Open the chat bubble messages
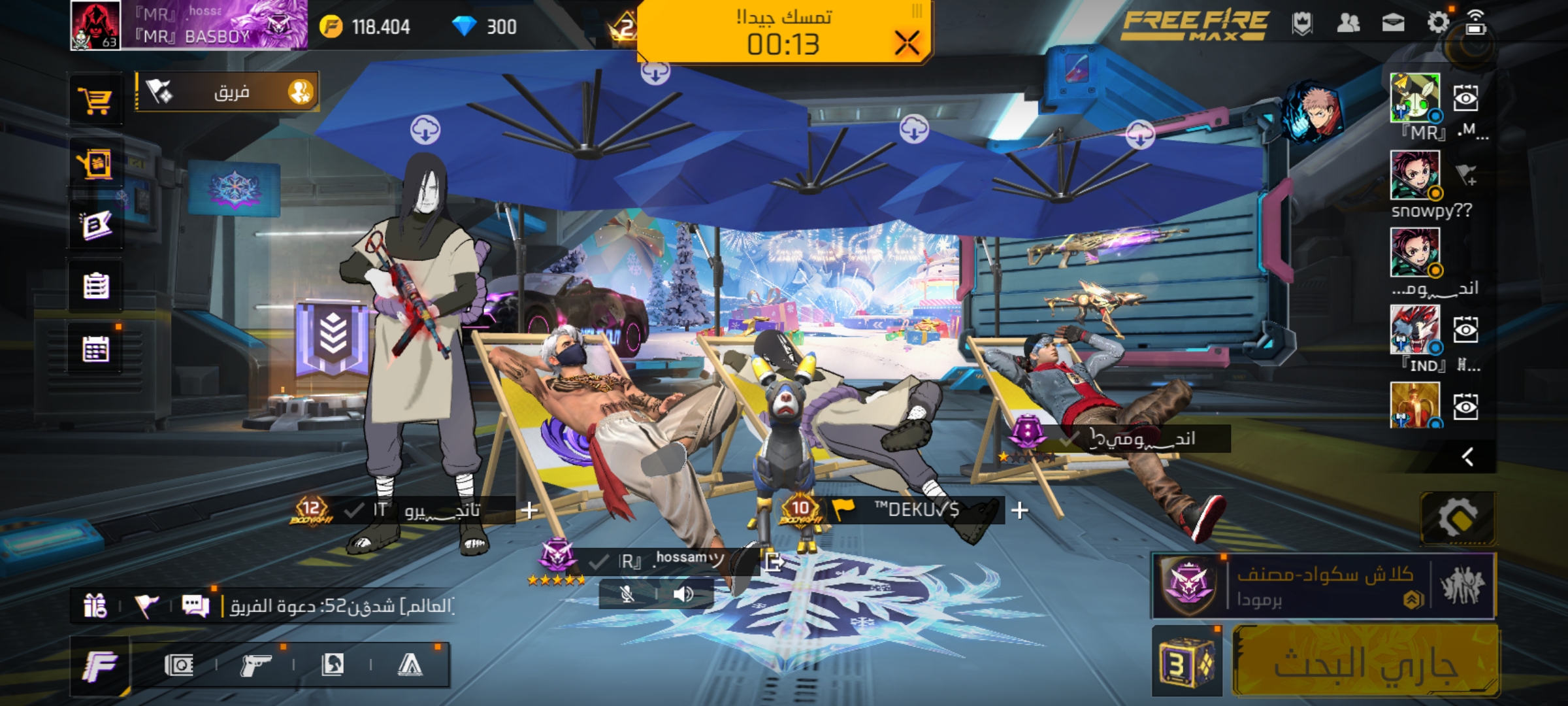 point(195,606)
